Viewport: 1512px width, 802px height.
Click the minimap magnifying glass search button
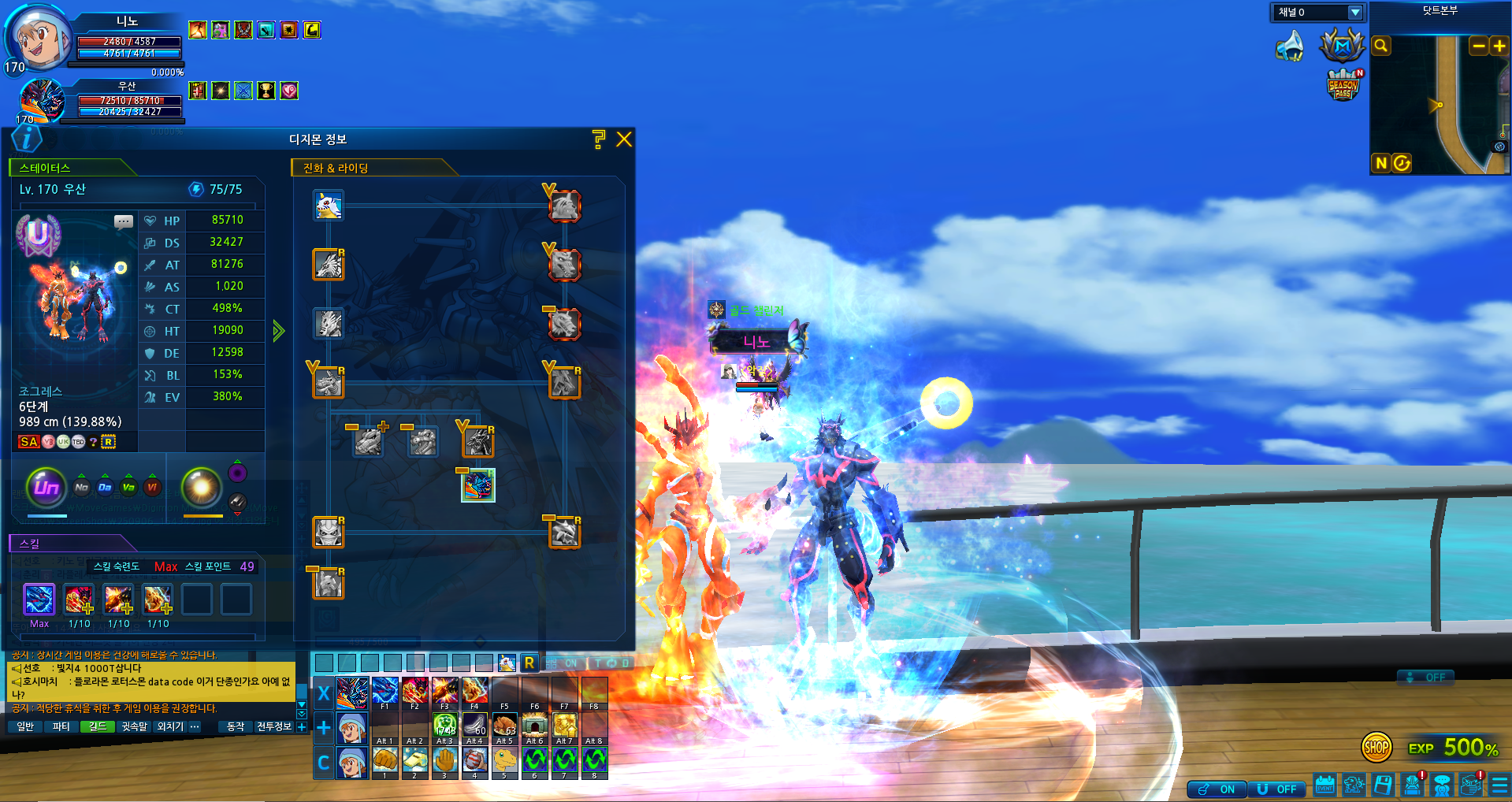[1380, 46]
